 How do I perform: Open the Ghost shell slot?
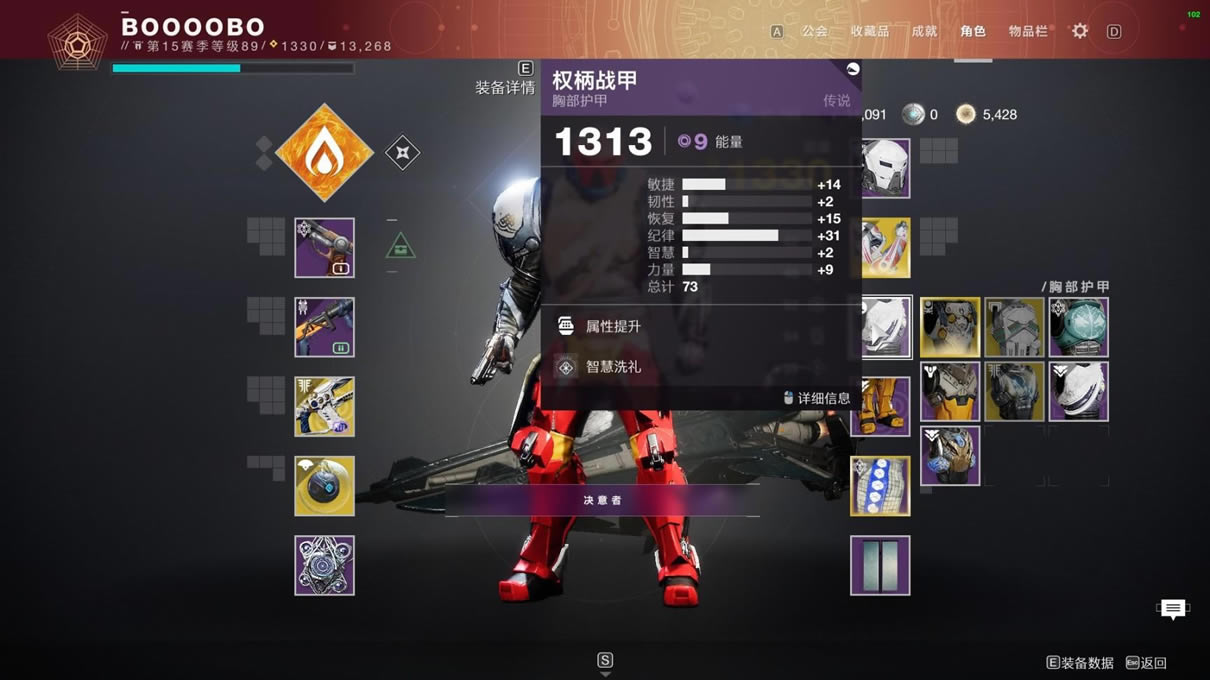click(324, 486)
